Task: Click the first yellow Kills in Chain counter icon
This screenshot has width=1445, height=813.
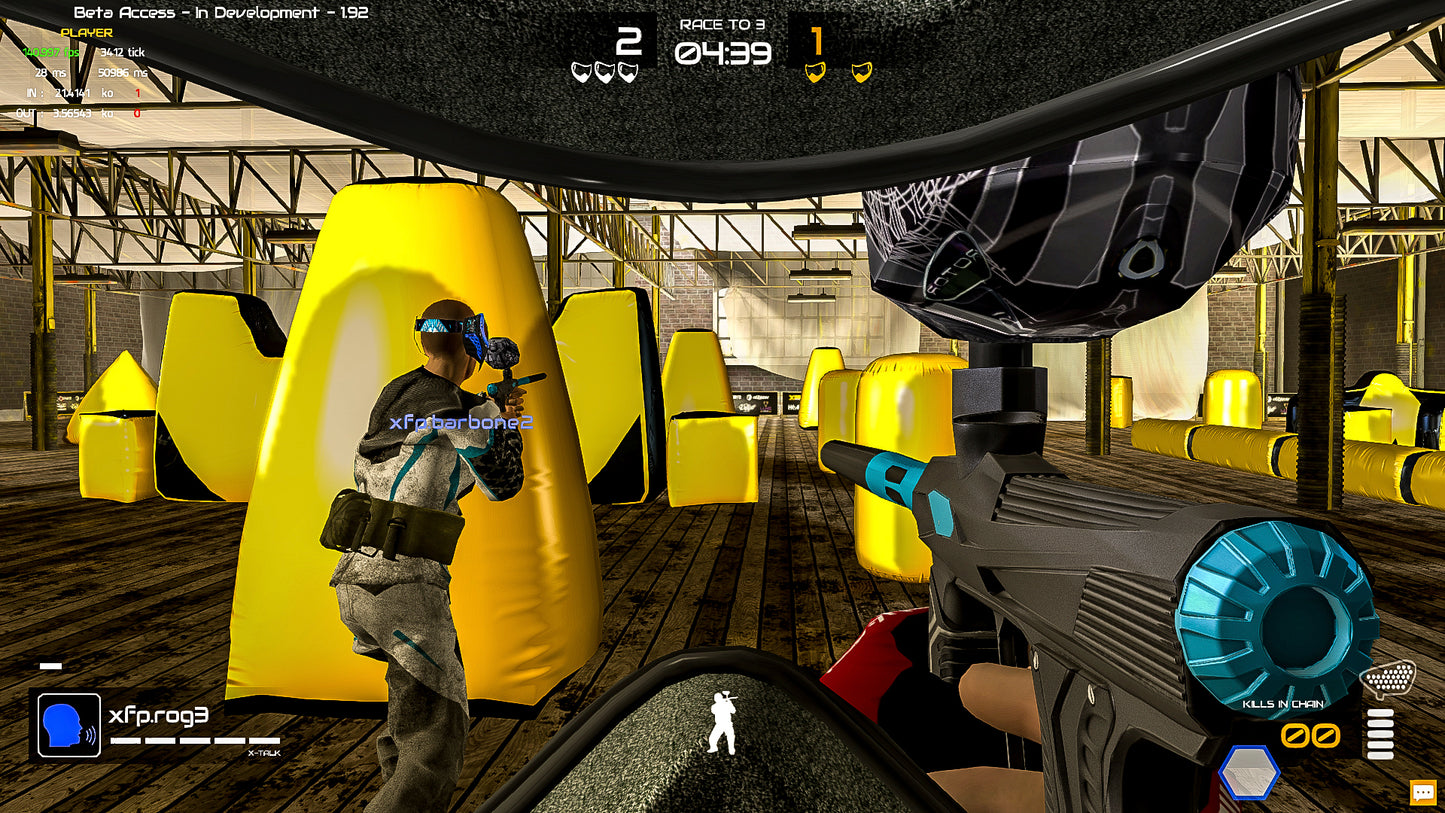Action: pos(1297,735)
